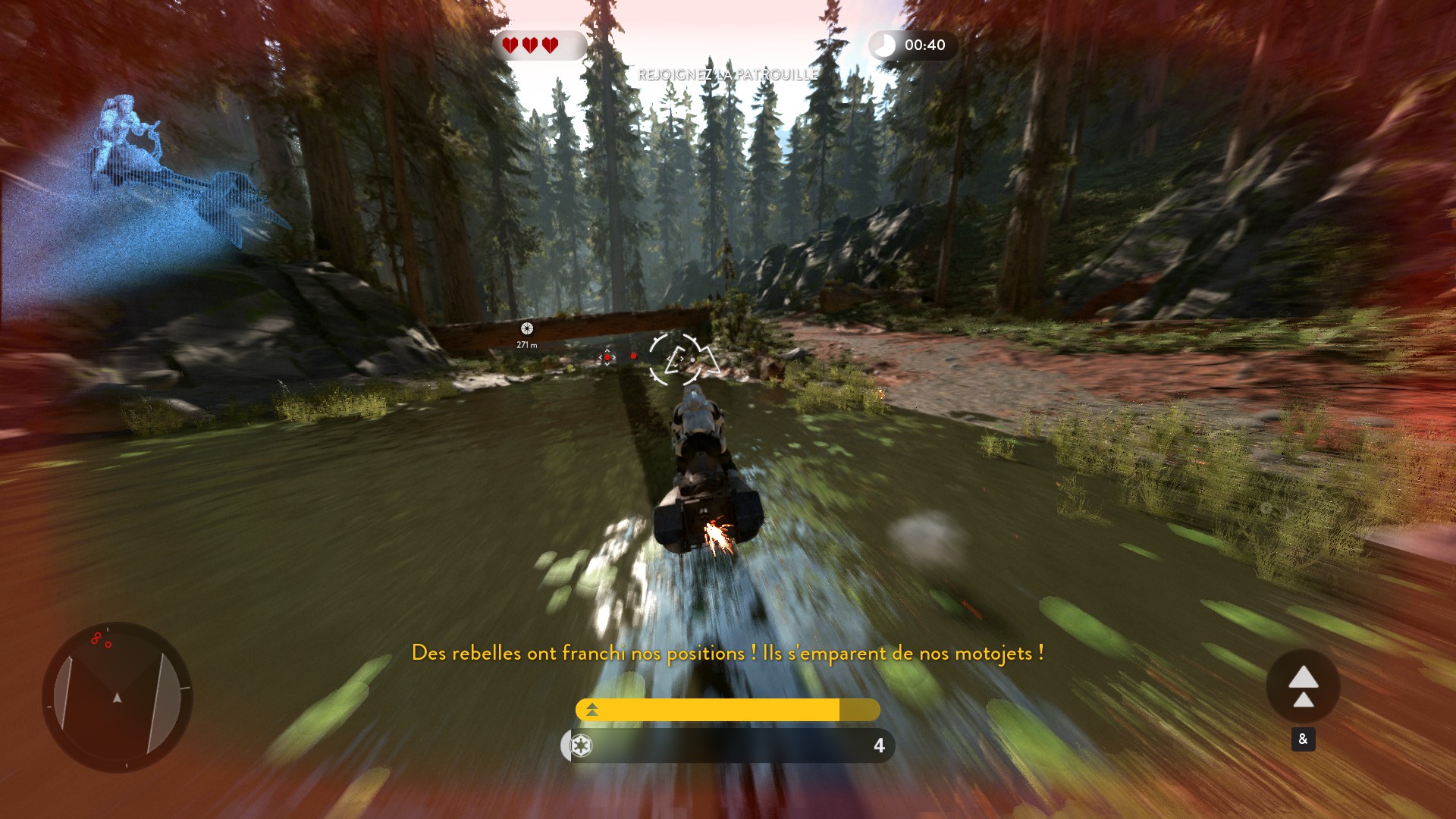
Task: Activate the double-arrow speed boost ability
Action: tap(1303, 686)
